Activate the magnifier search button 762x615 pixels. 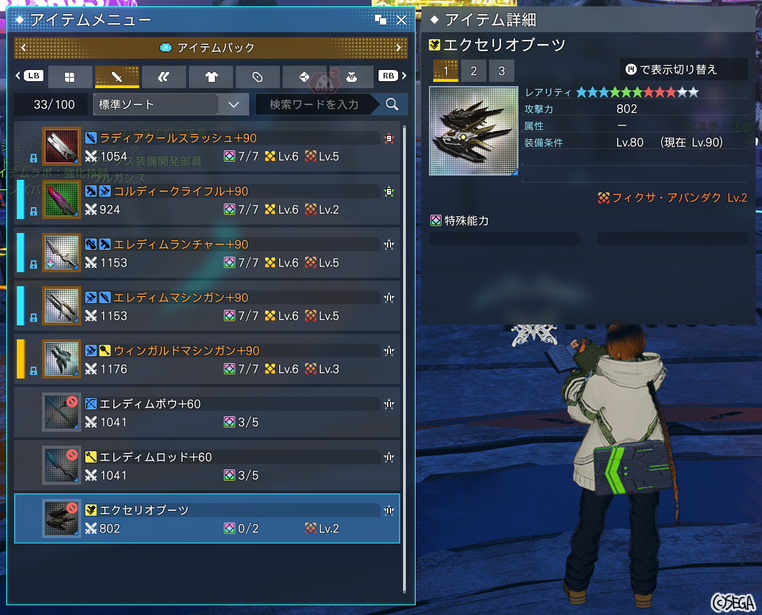tap(391, 104)
